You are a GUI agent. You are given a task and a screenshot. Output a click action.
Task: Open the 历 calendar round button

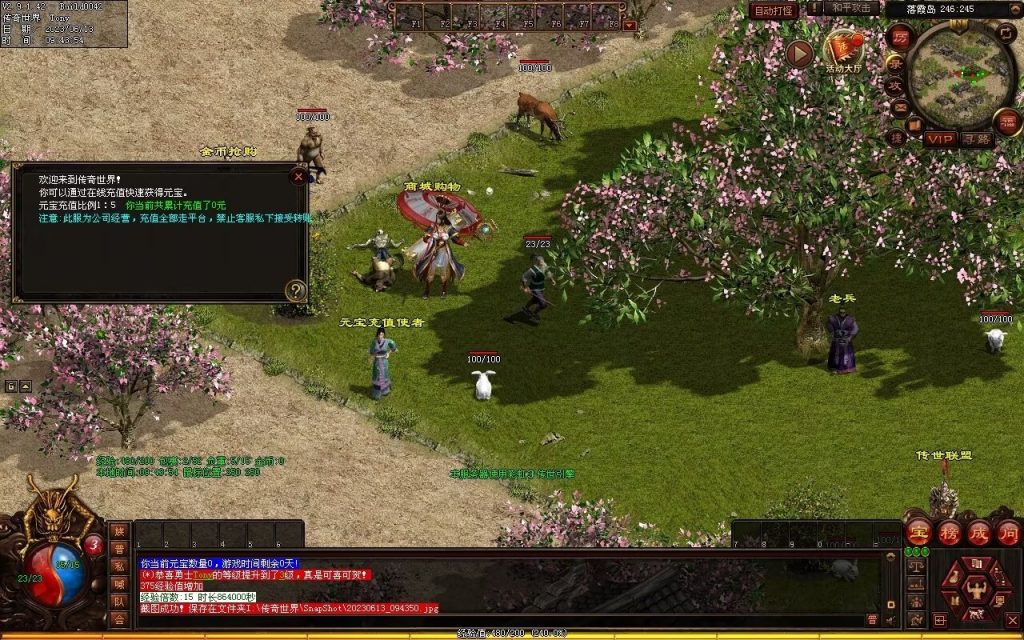click(x=899, y=37)
